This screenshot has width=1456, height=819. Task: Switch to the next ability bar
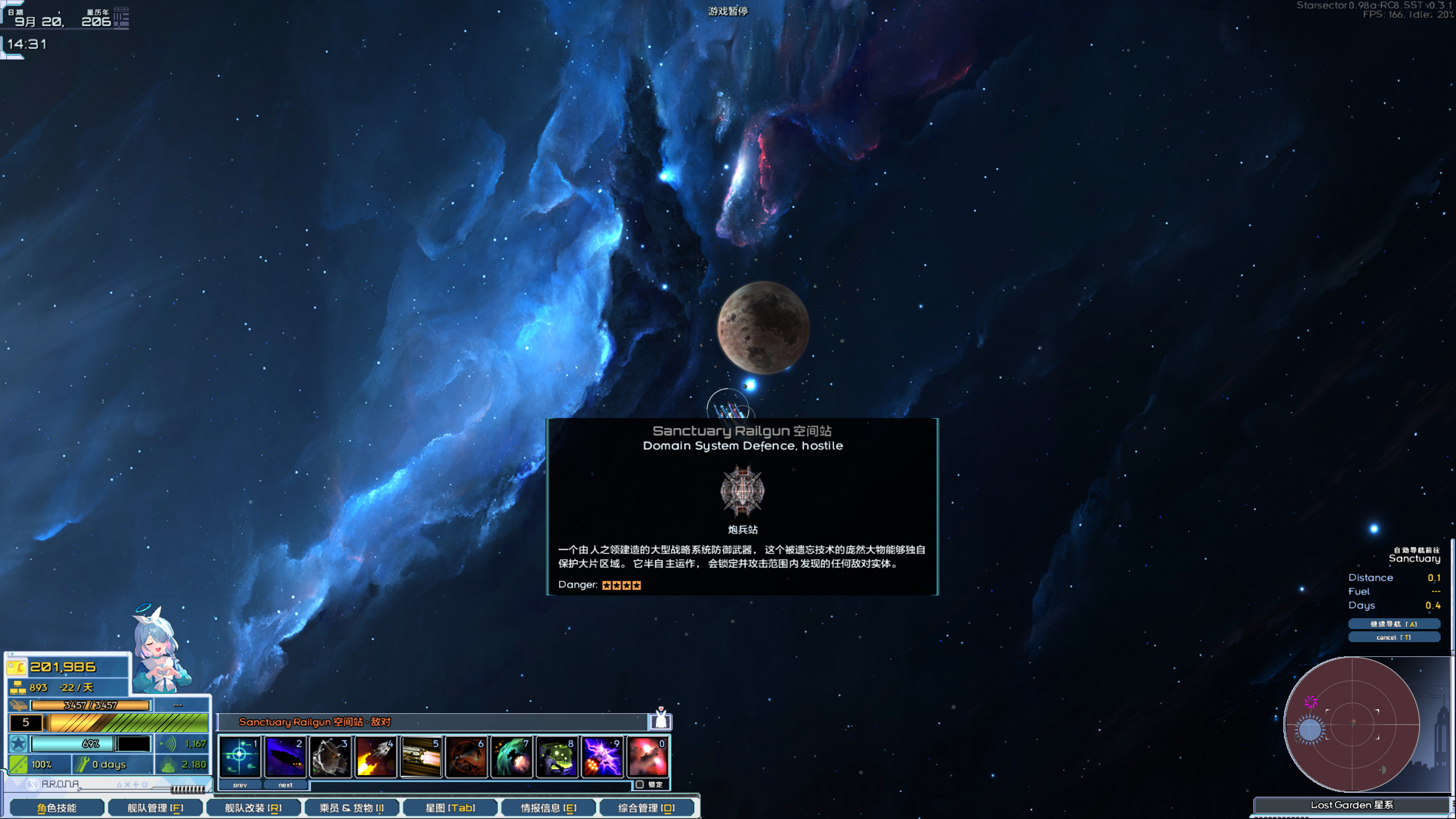pyautogui.click(x=286, y=785)
